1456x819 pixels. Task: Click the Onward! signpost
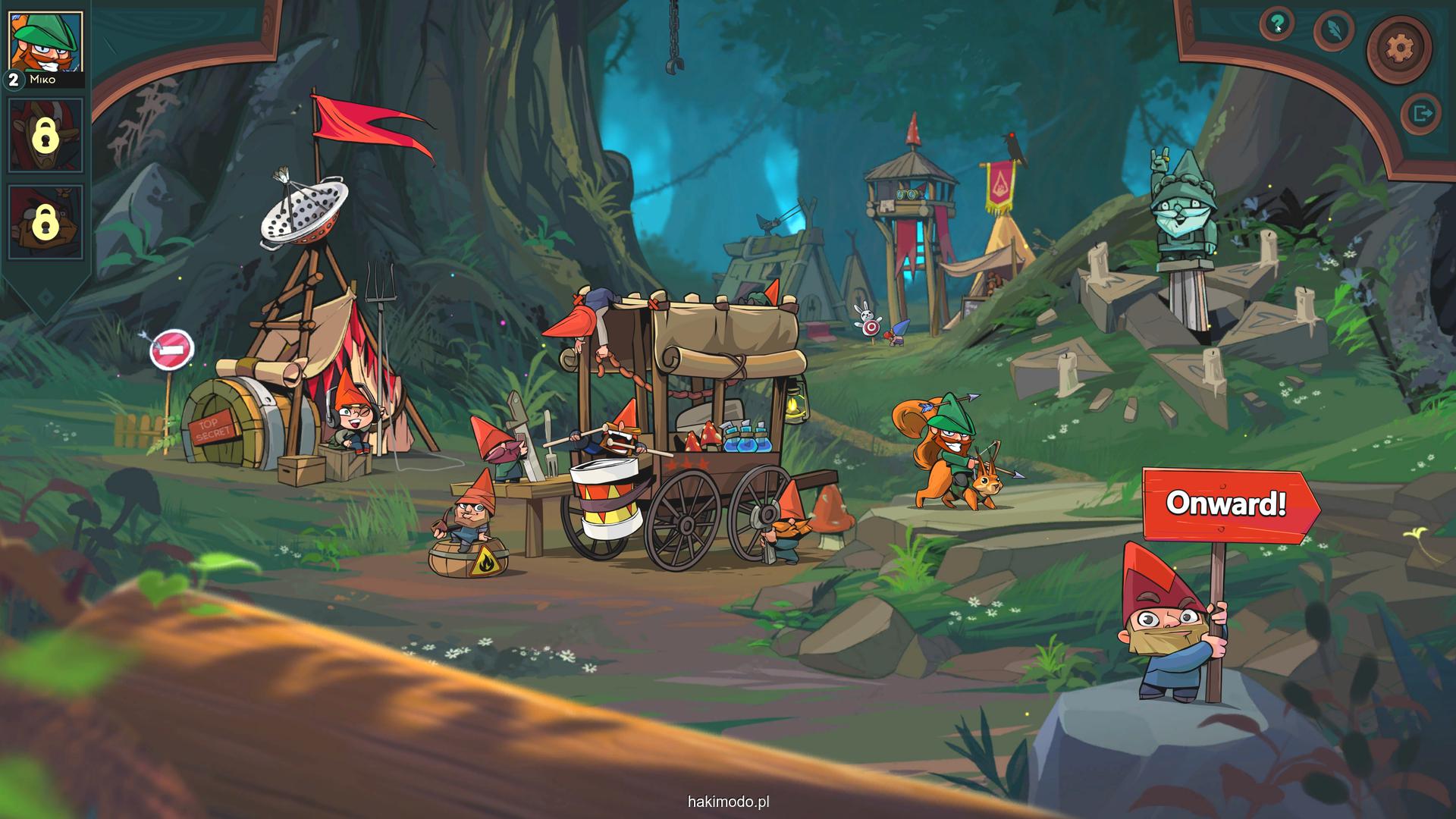point(1225,504)
